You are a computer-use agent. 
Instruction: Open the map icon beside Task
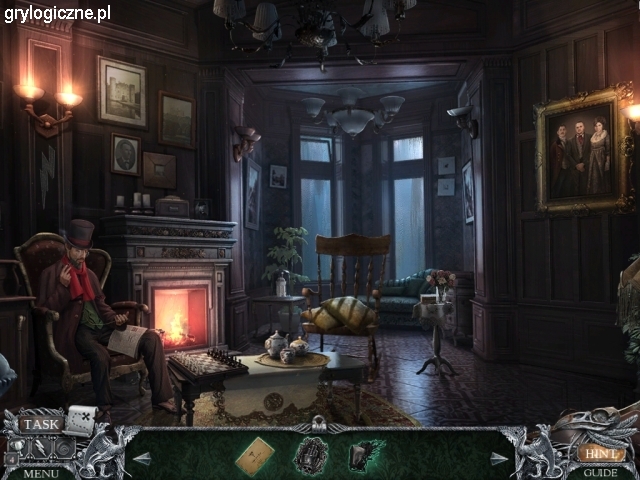[80, 419]
